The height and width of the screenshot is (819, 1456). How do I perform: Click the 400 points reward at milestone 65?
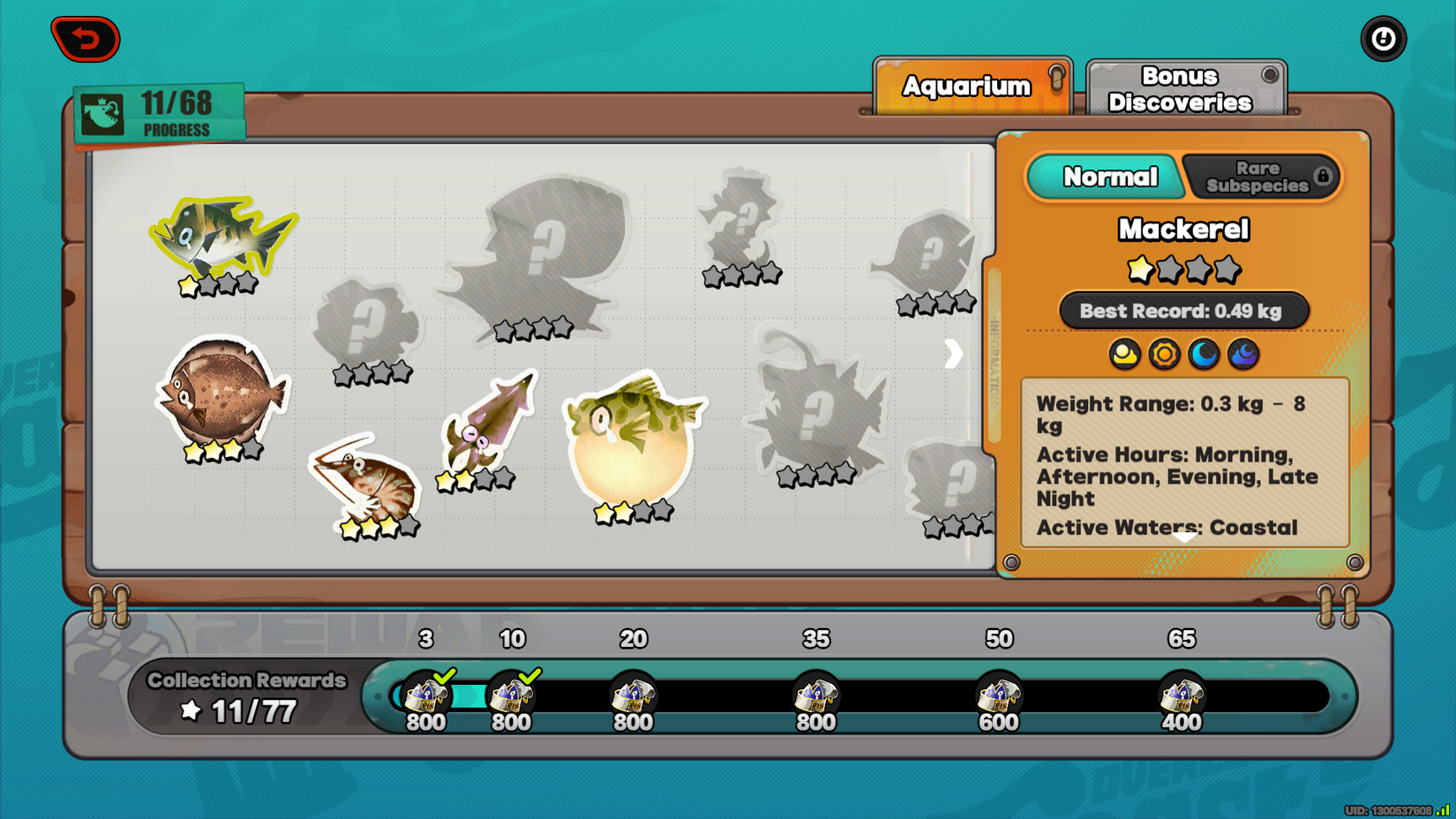[1182, 697]
